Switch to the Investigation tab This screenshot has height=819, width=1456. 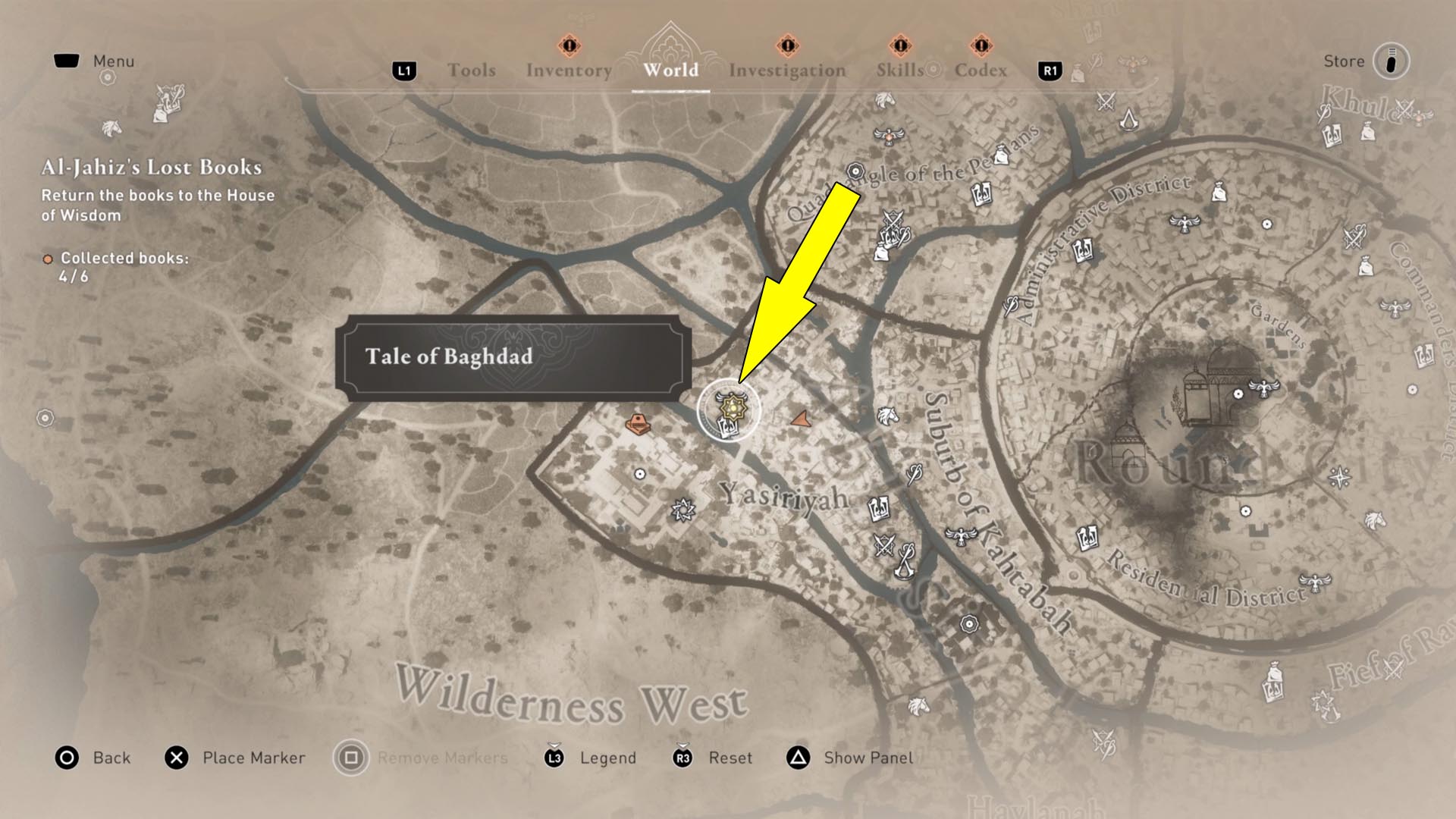coord(787,70)
